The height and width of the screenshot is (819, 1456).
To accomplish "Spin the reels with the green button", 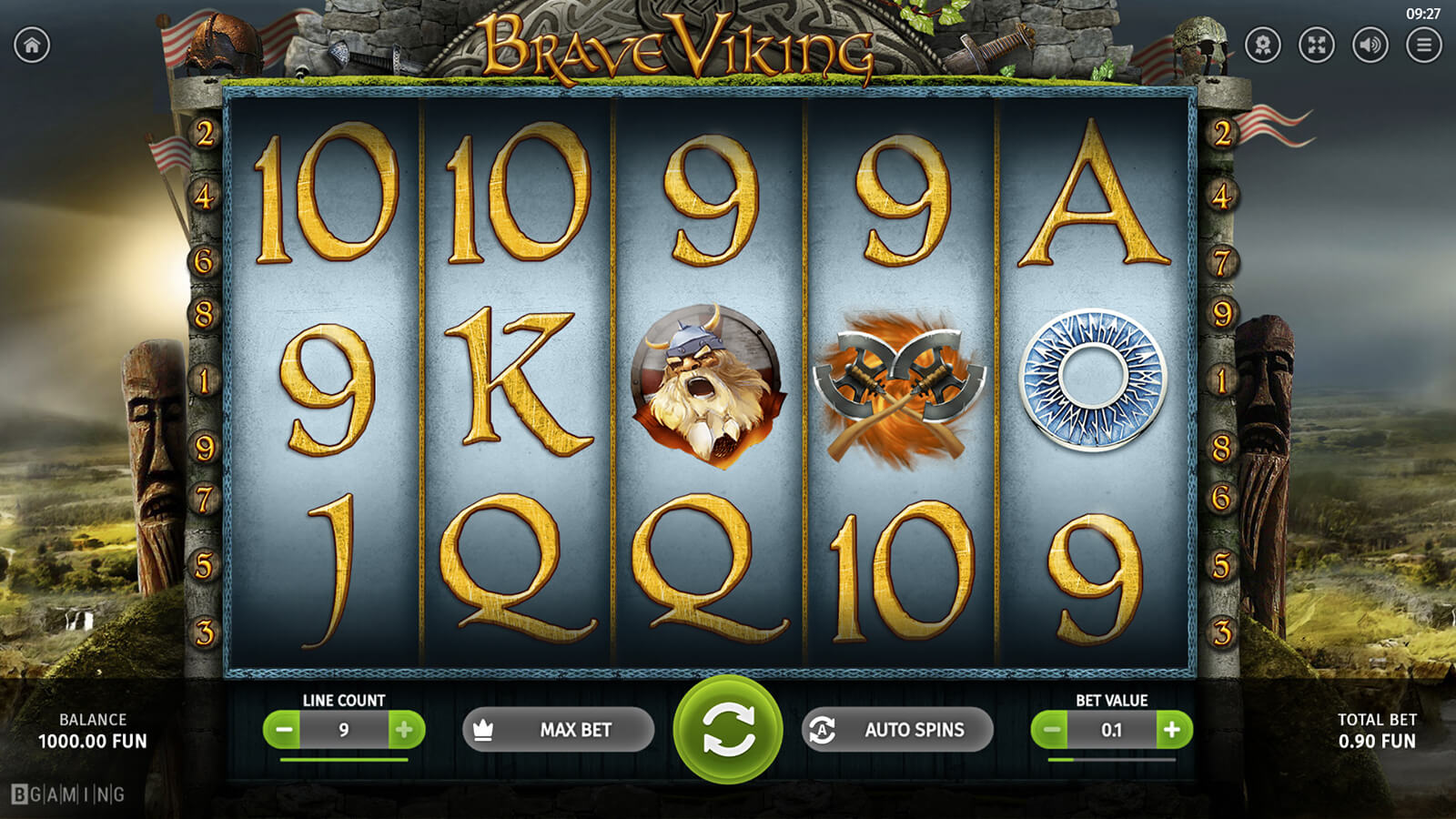I will click(727, 729).
